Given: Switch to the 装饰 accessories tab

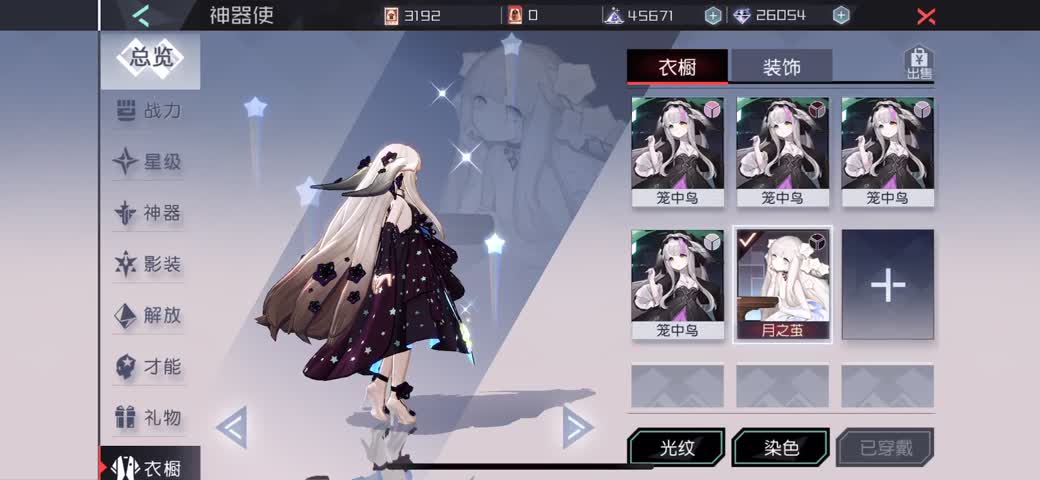Looking at the screenshot, I should coord(781,67).
